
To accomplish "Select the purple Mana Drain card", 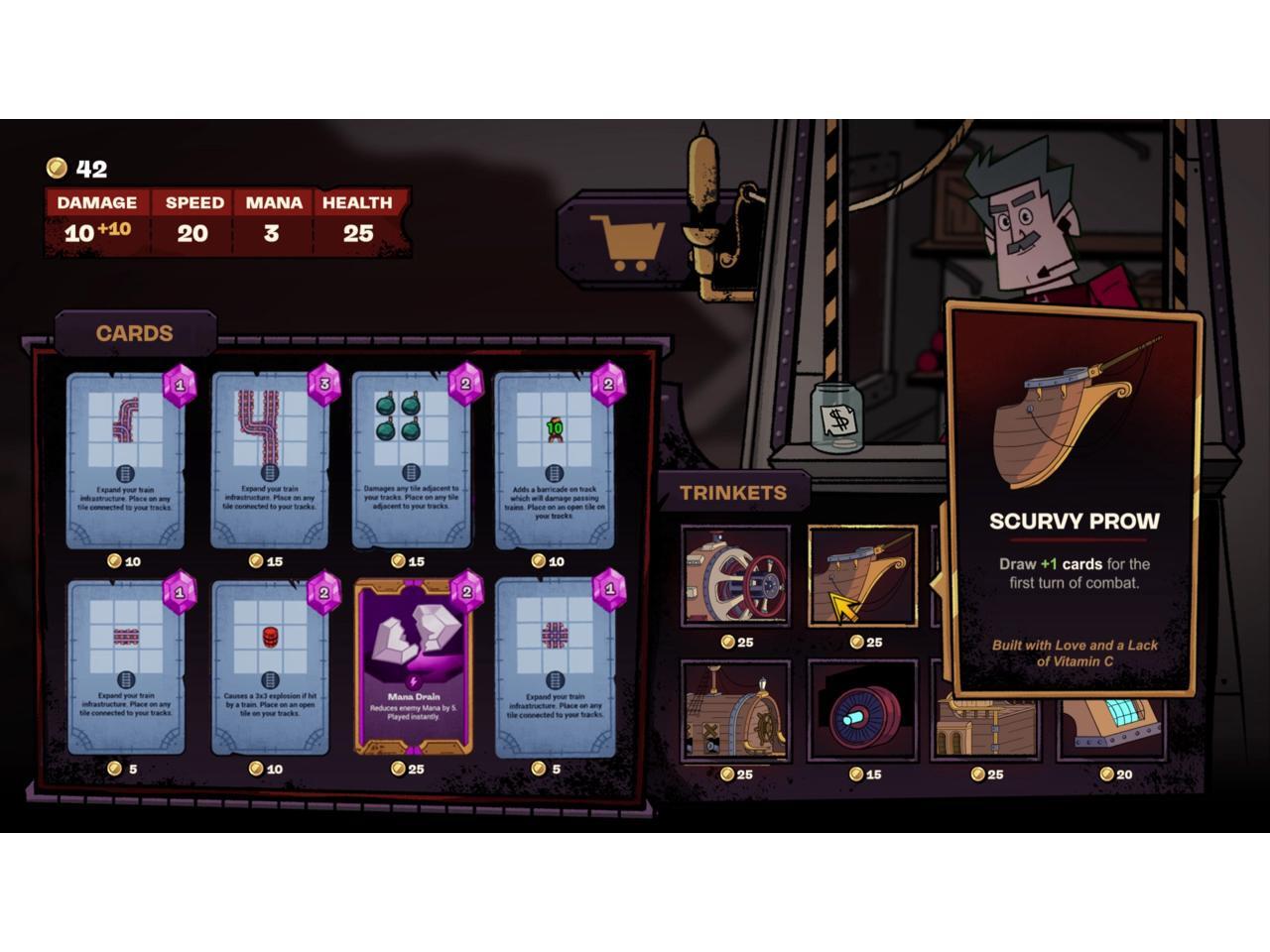I will tap(413, 666).
